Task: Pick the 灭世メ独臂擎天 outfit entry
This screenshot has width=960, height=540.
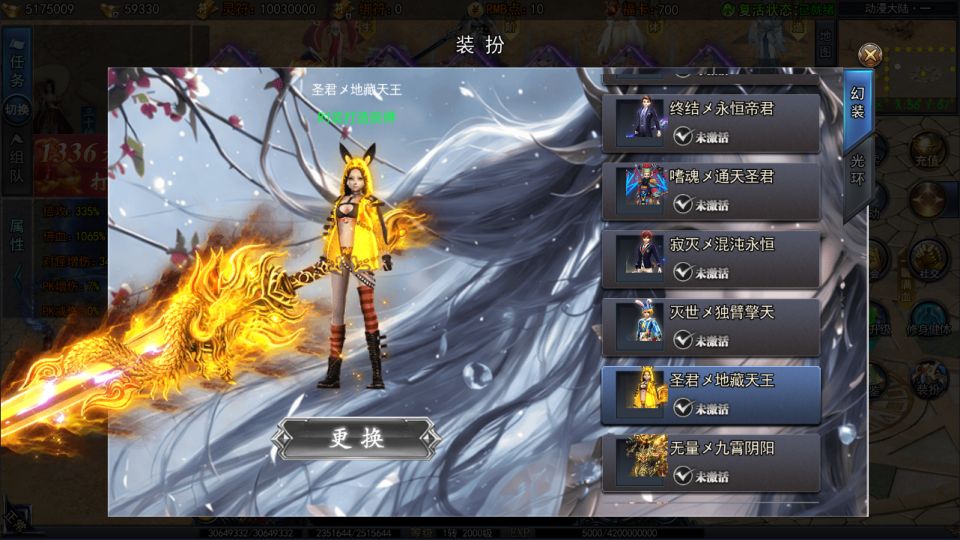Action: click(x=710, y=327)
